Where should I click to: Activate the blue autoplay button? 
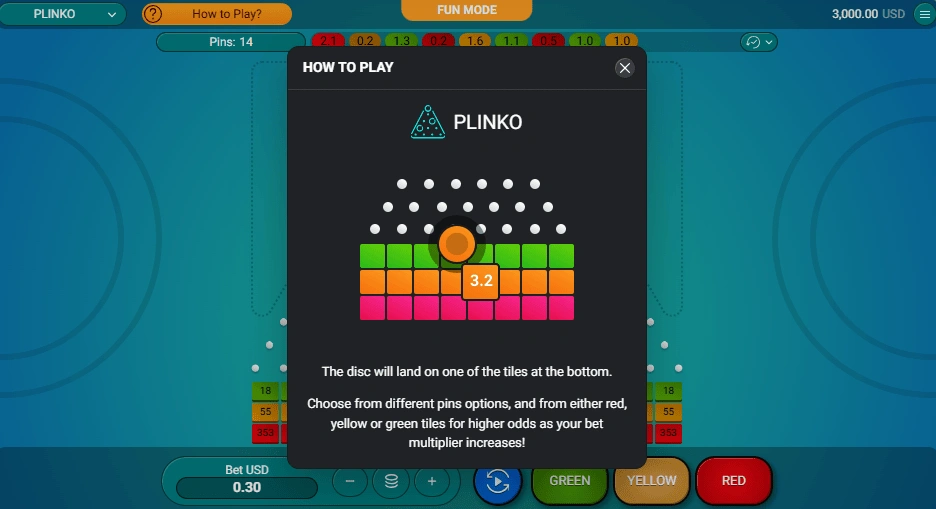pos(496,481)
